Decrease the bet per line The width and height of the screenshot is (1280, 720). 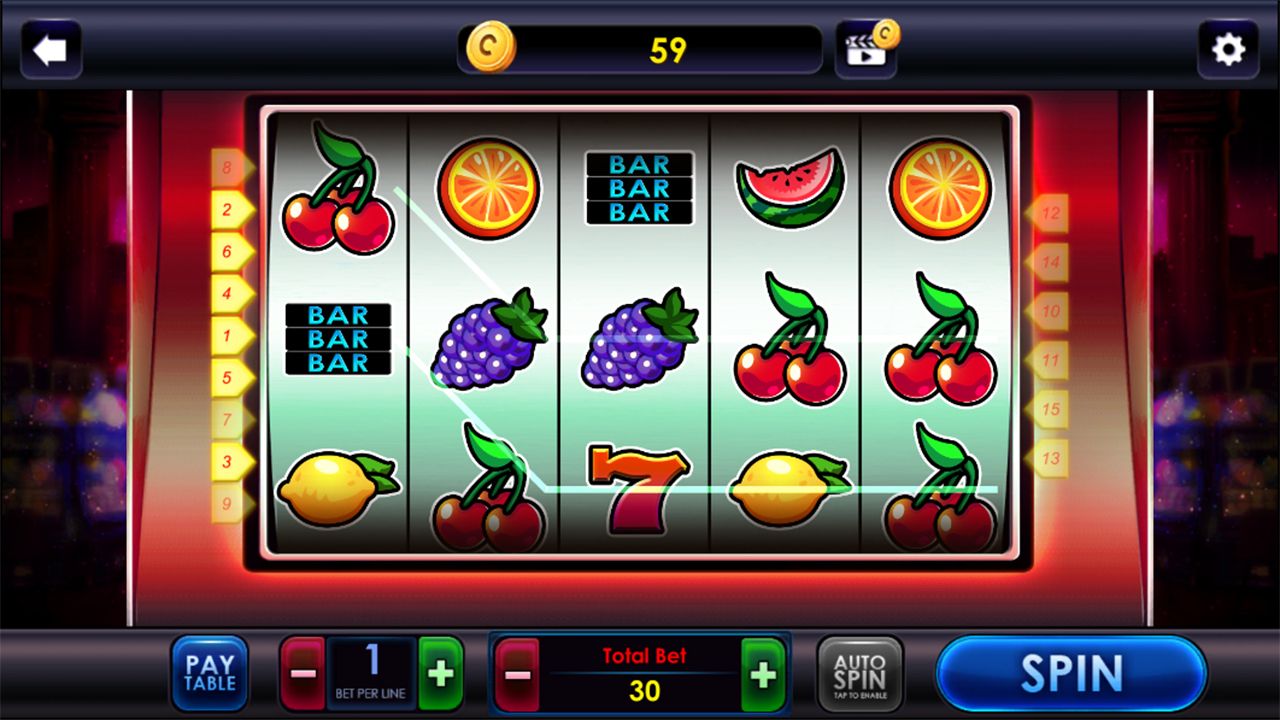coord(302,673)
